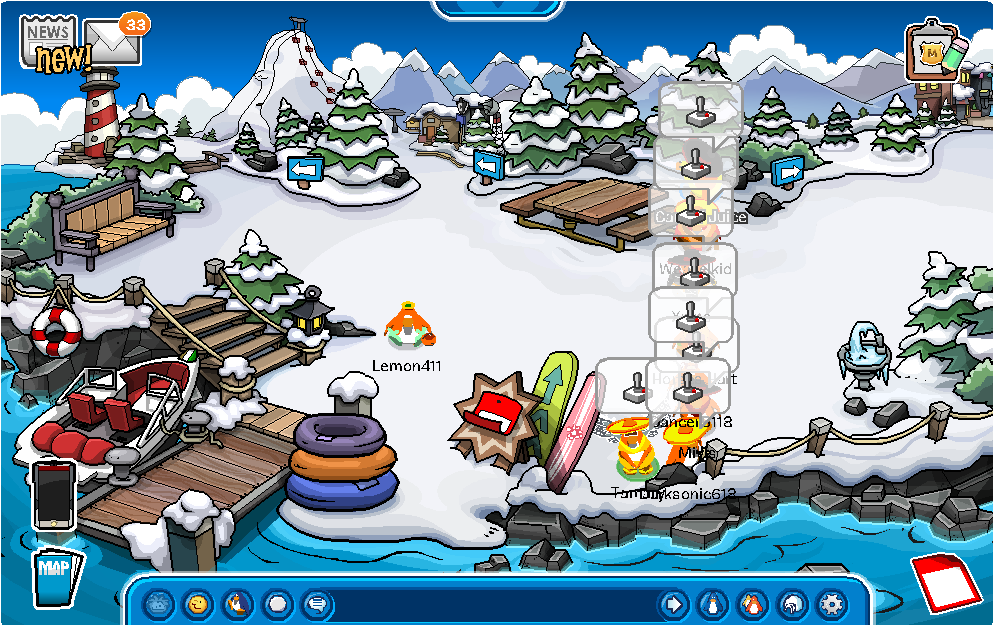Click the greyed-out puffle button on the toolbar
This screenshot has width=997, height=626.
160,604
